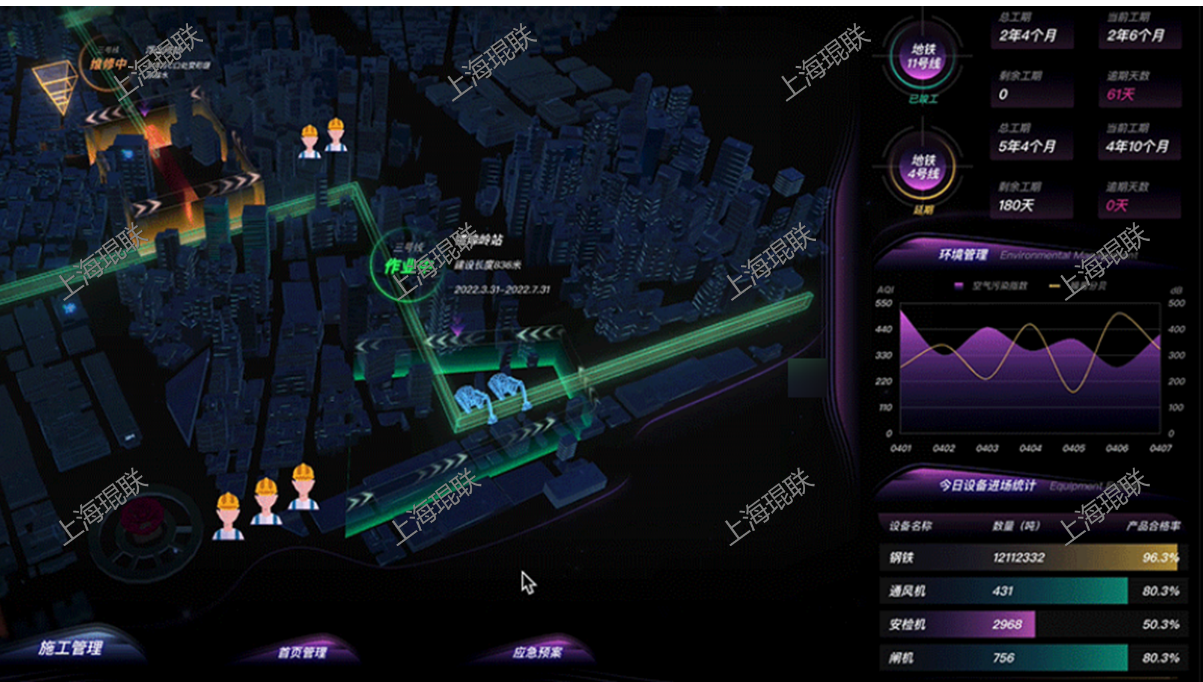Open the 今日设备进场统计 panel header

tap(987, 486)
